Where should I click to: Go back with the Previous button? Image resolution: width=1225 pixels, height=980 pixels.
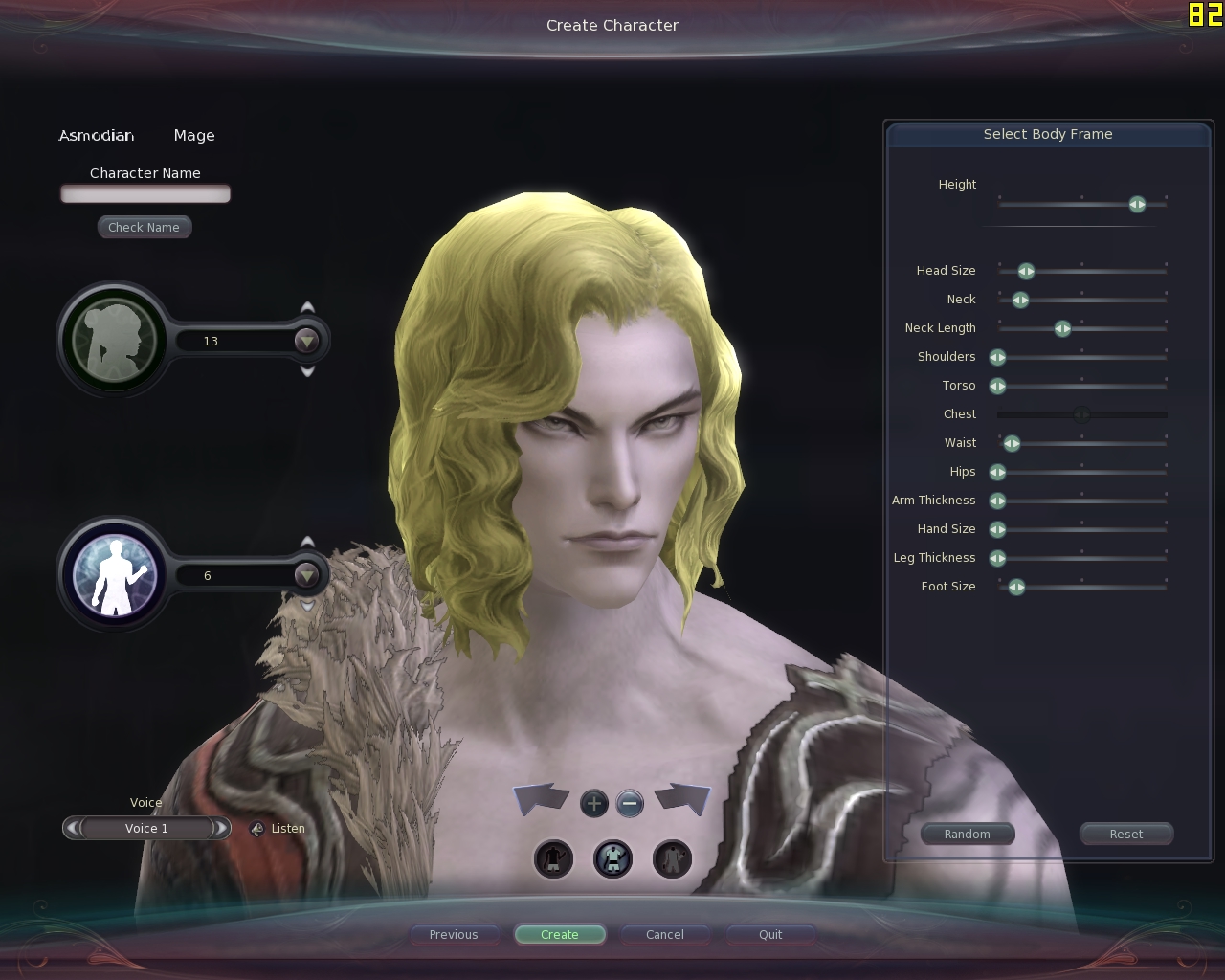tap(454, 935)
